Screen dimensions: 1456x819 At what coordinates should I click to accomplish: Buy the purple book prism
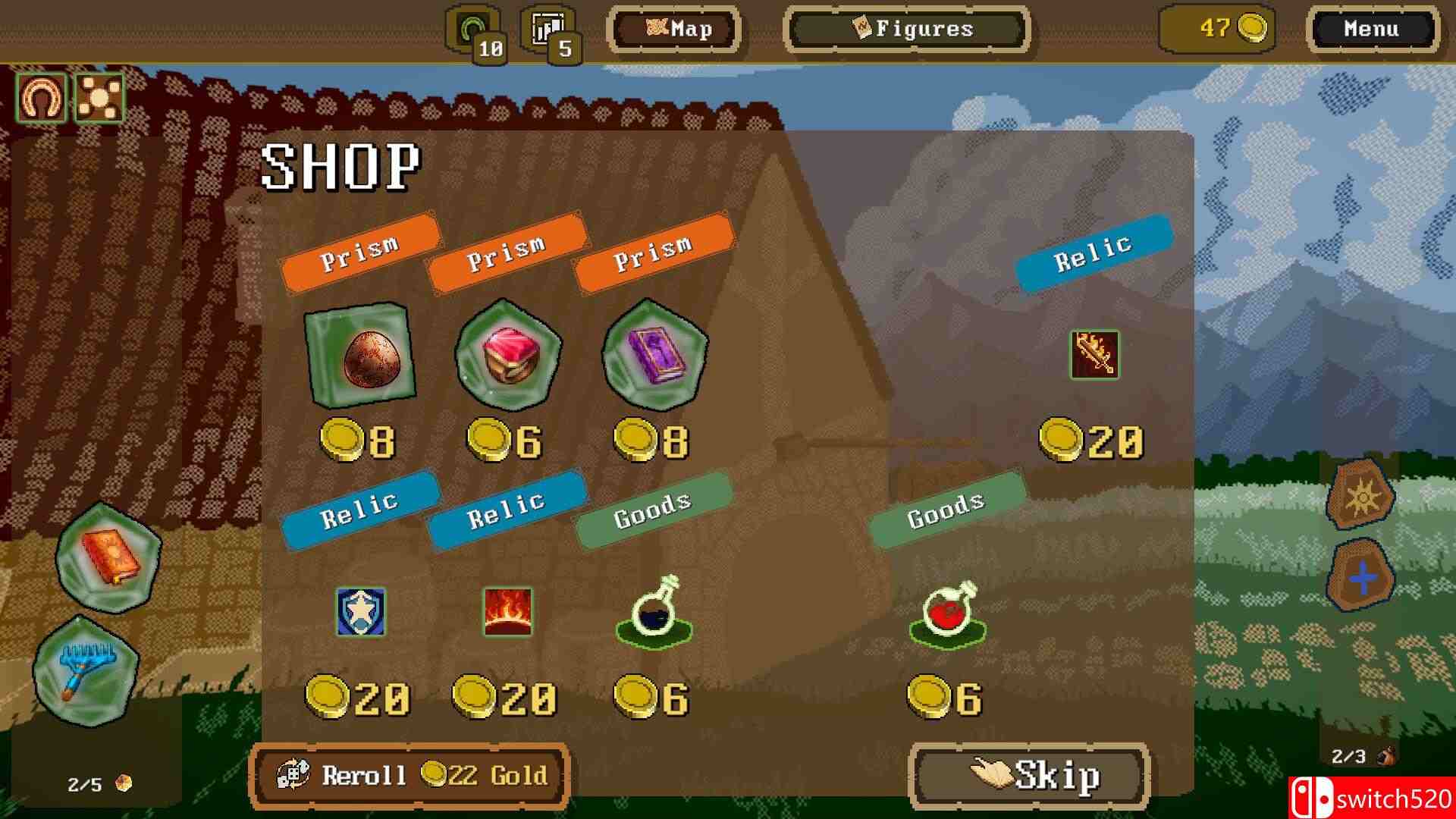(654, 354)
